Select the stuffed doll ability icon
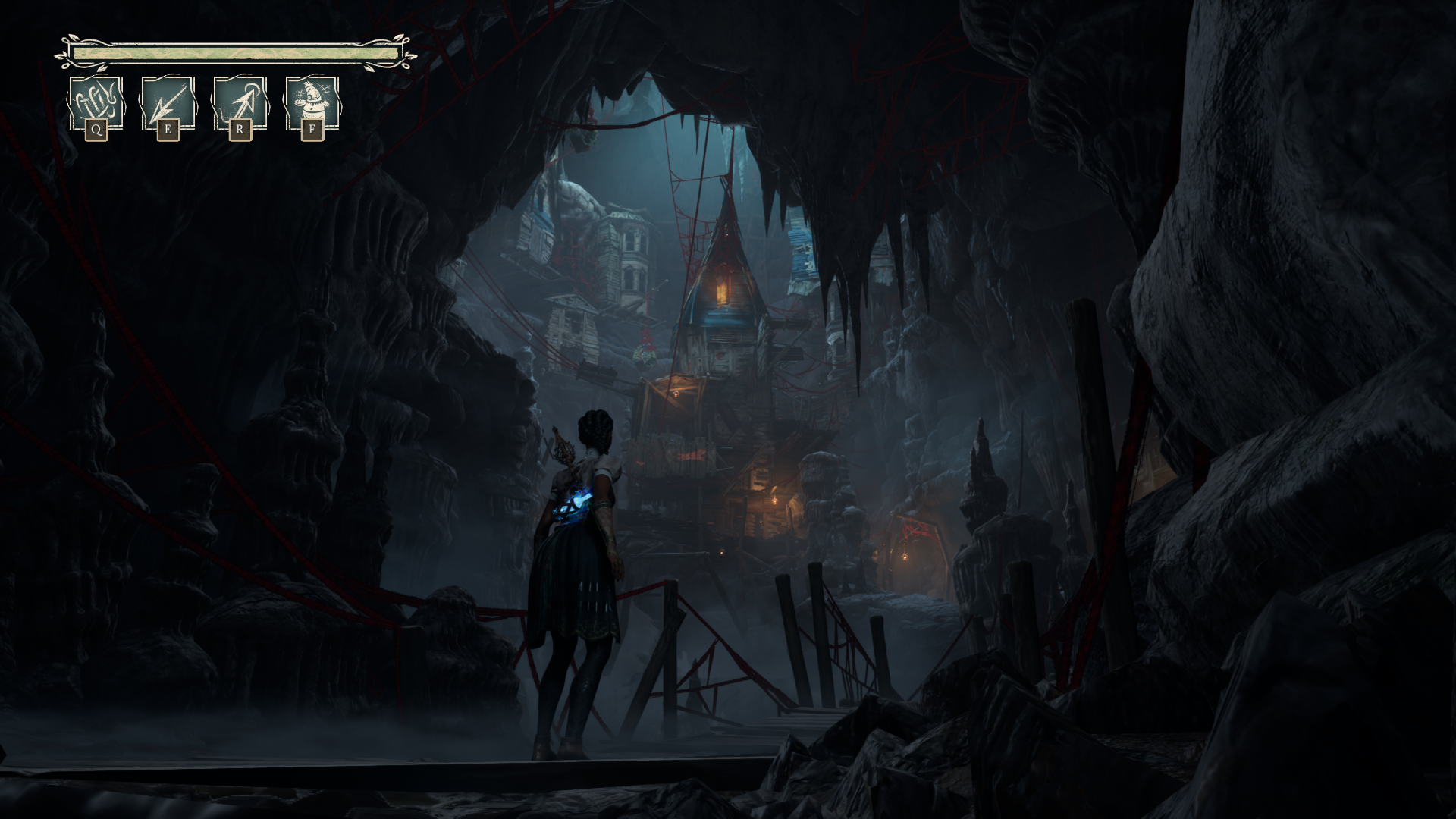This screenshot has width=1456, height=819. coord(312,103)
